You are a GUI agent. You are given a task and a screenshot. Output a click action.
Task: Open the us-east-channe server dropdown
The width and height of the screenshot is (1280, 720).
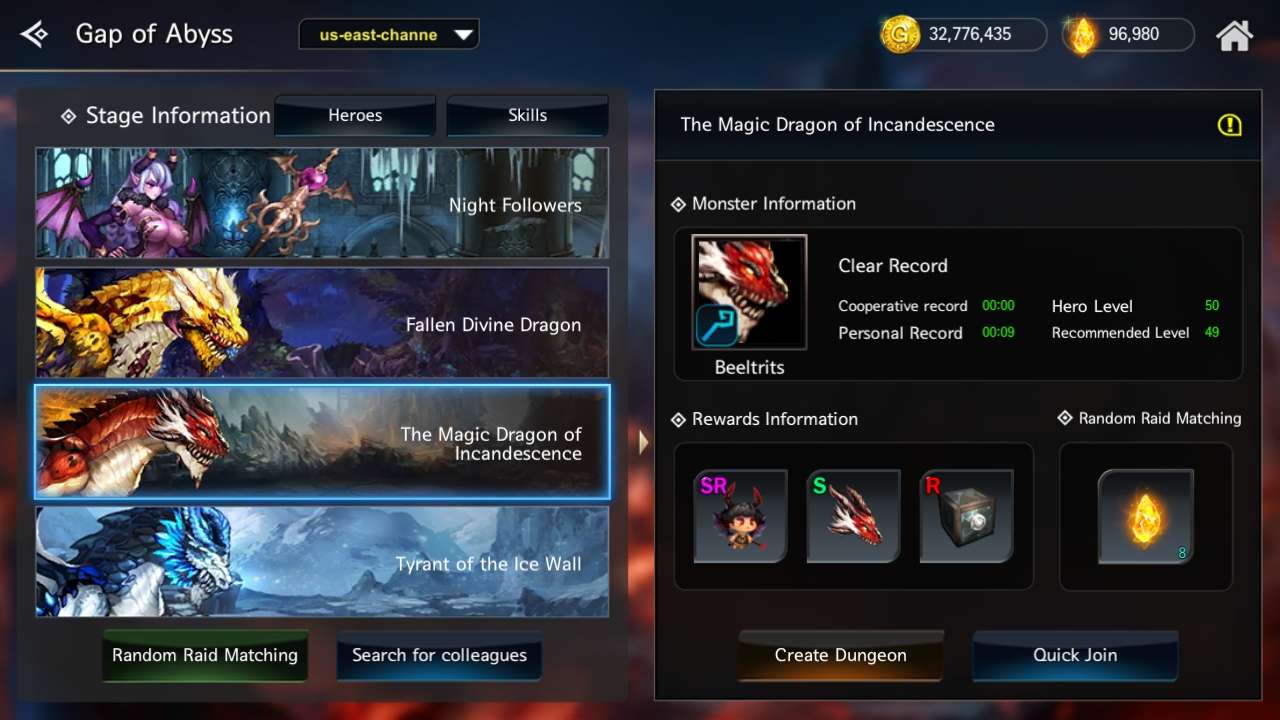388,33
